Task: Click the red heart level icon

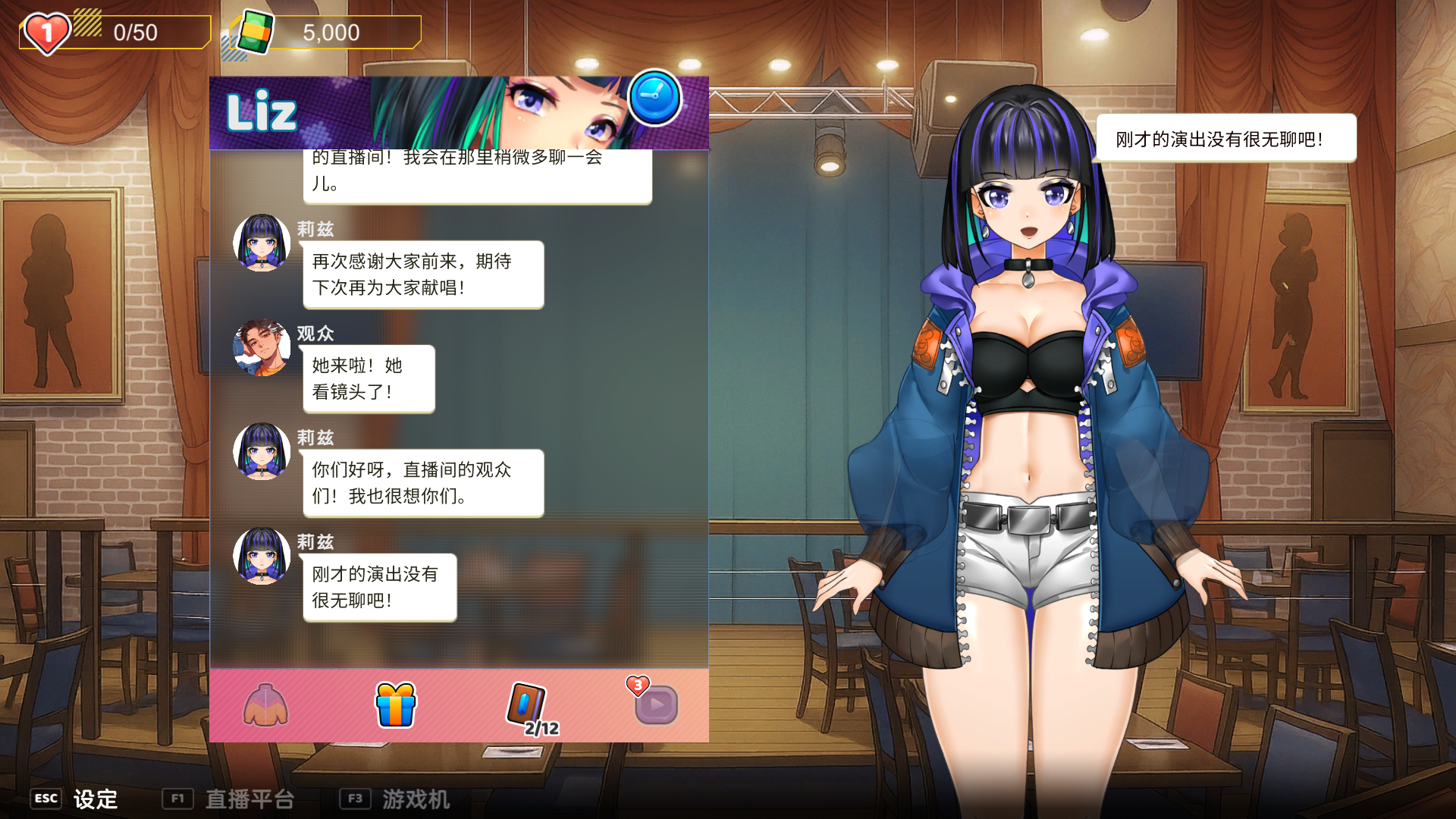Action: tap(47, 33)
